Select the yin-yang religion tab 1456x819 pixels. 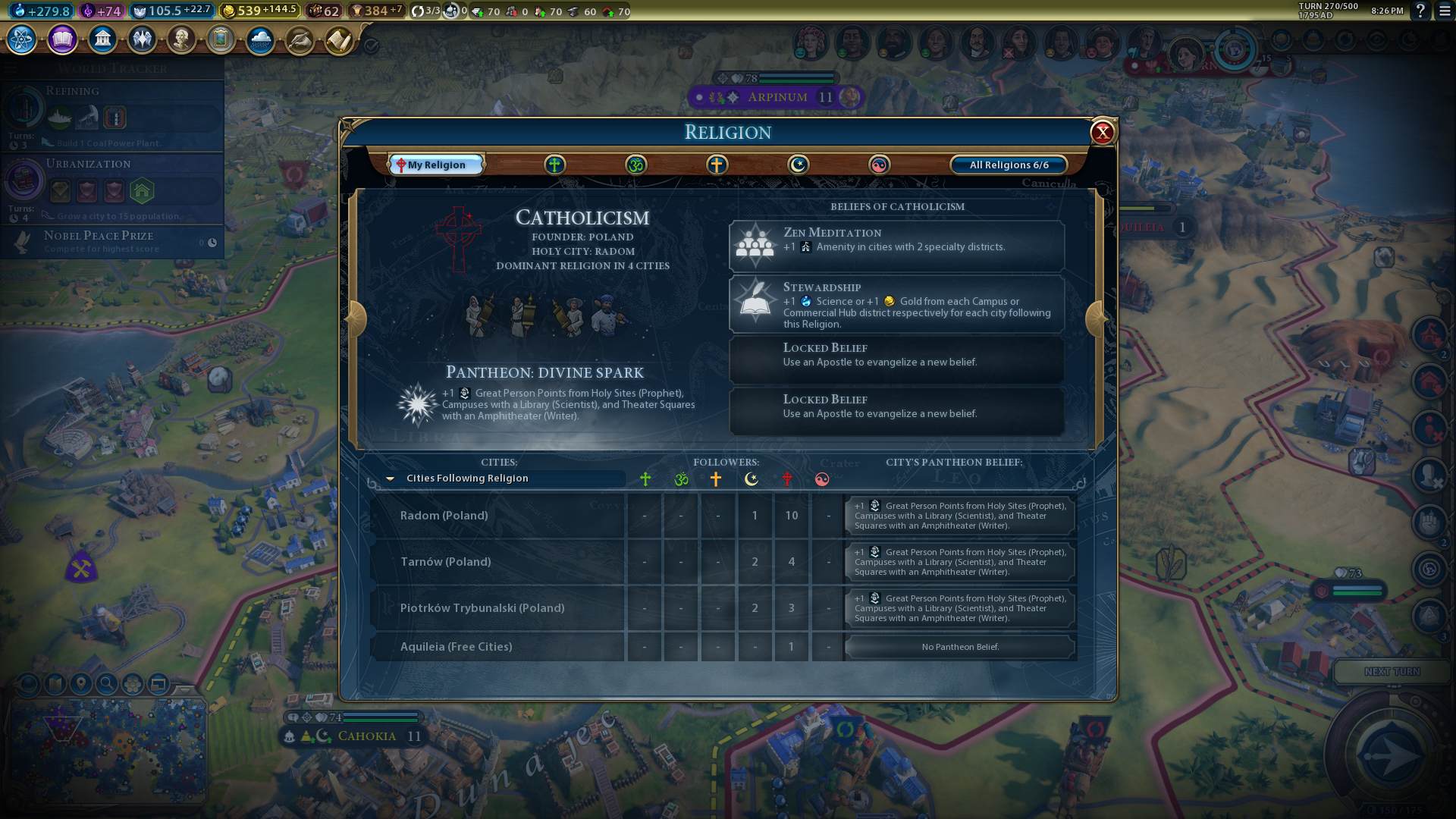tap(879, 165)
